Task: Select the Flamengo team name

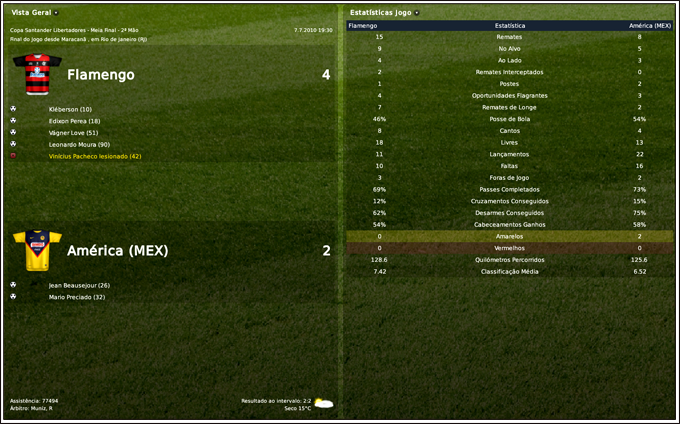Action: (101, 75)
